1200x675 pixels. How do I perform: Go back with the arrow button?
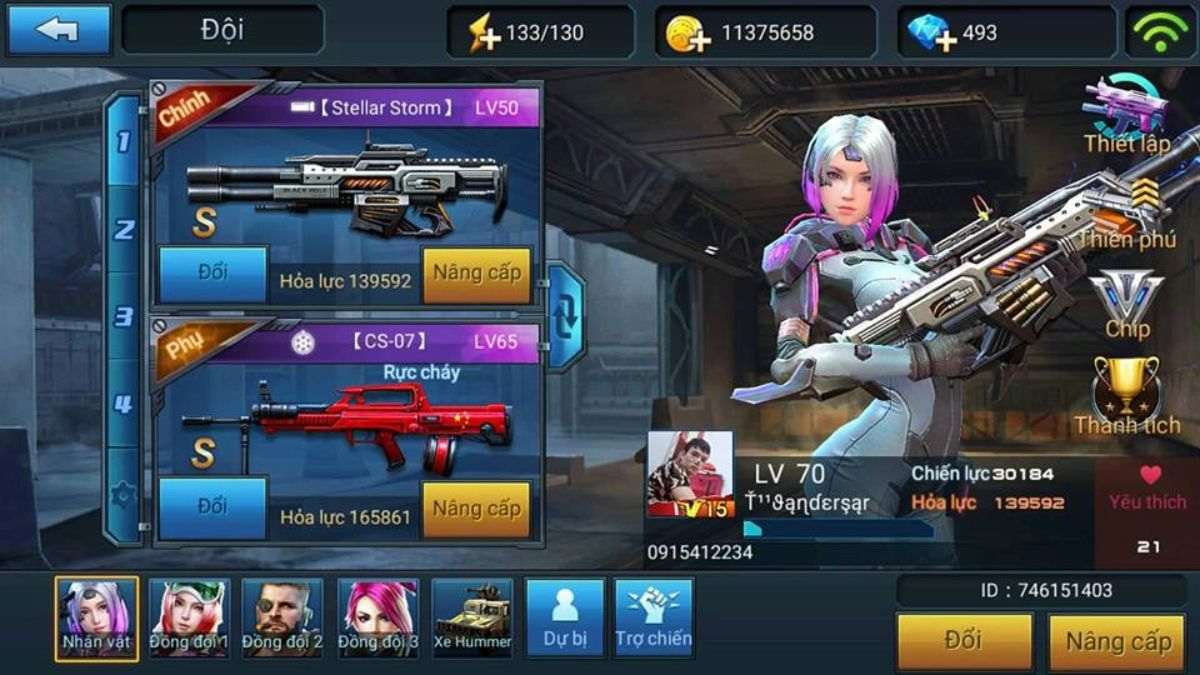click(58, 30)
